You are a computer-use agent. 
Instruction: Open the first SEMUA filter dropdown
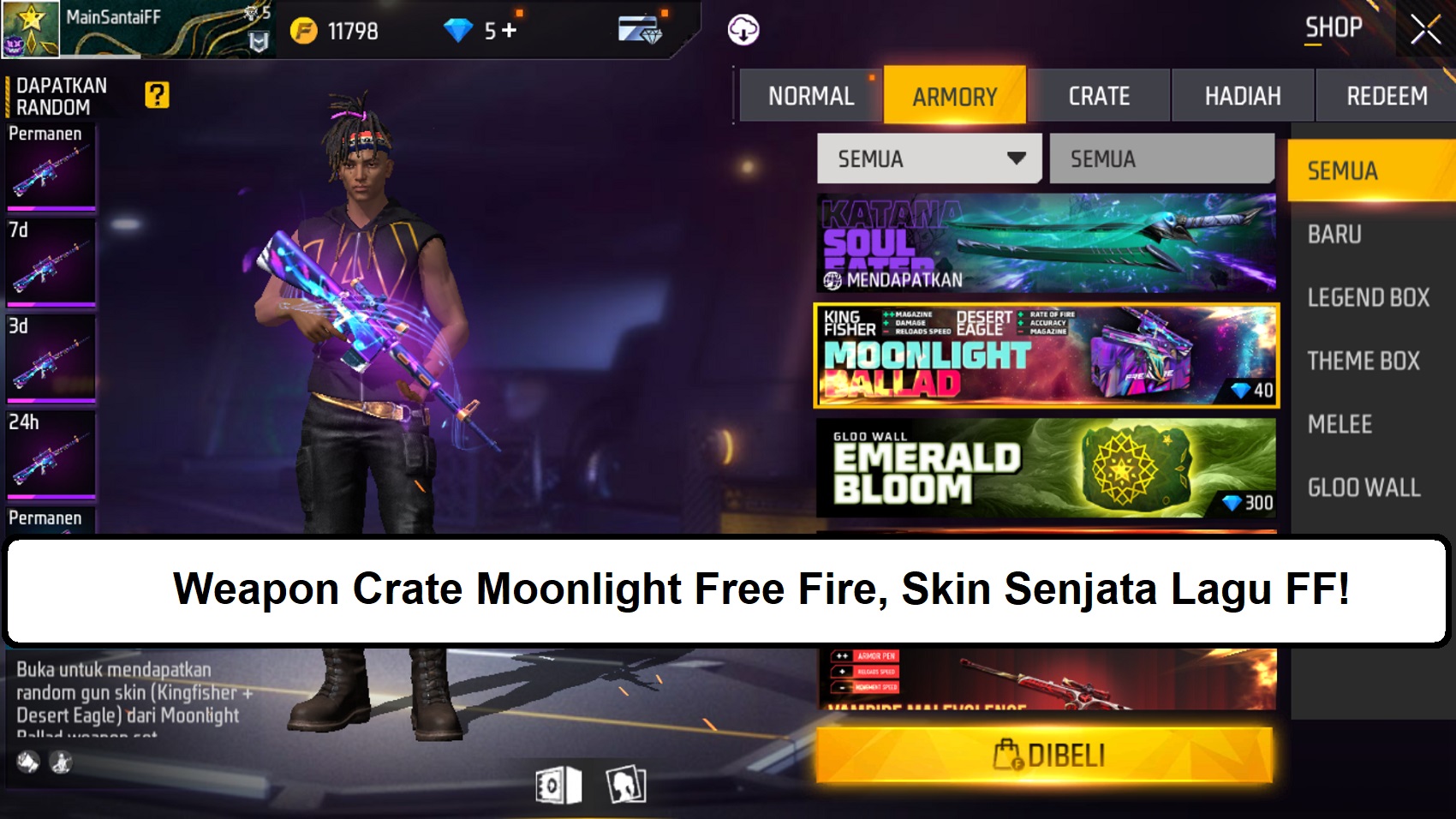929,158
